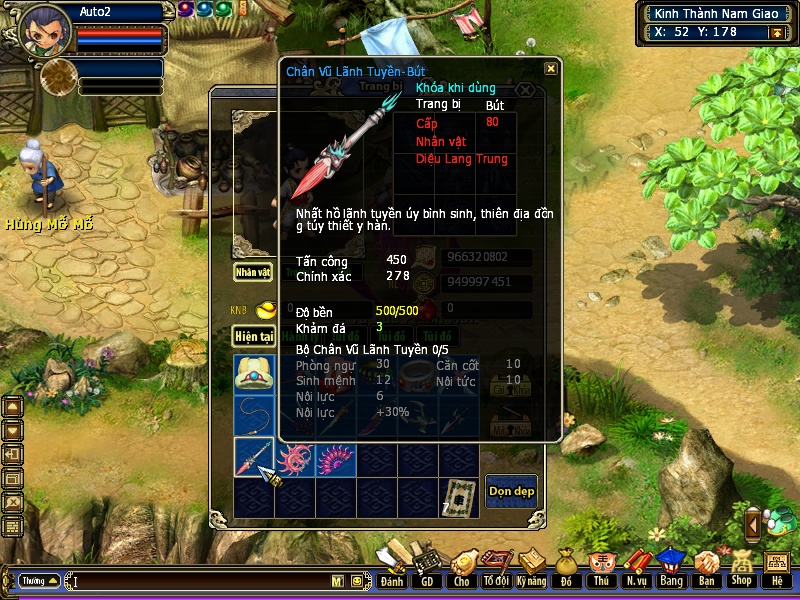Image resolution: width=800 pixels, height=600 pixels.
Task: Open the Bang guild panel
Action: coord(670,568)
